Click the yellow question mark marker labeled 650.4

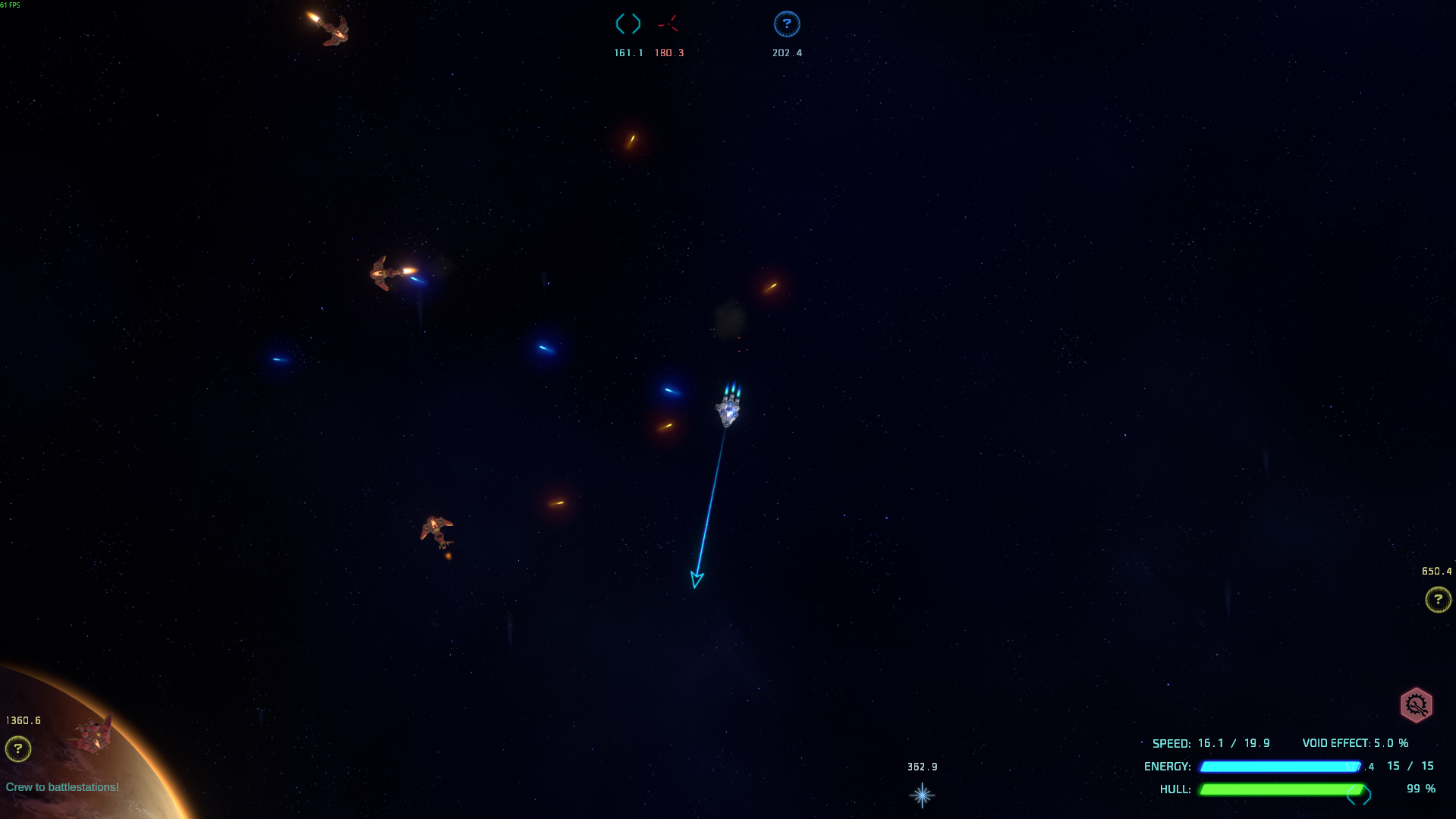coord(1438,600)
